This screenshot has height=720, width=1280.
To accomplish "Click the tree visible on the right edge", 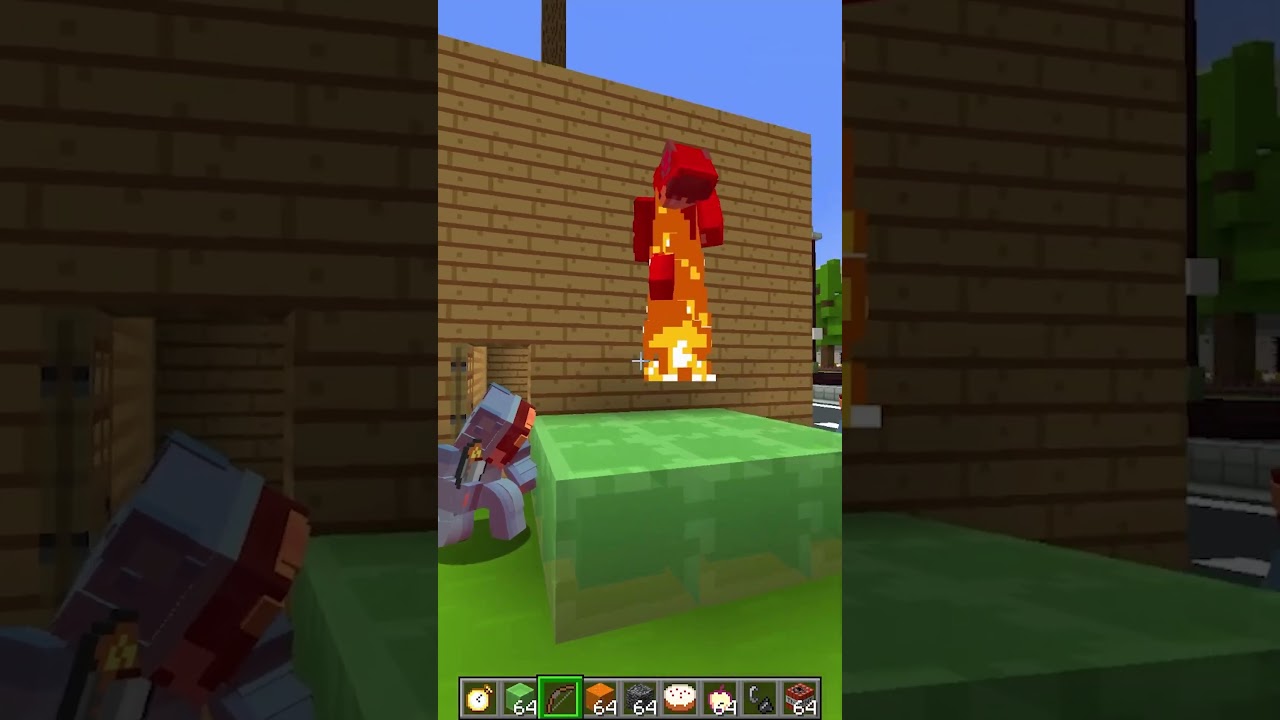I will coord(828,300).
